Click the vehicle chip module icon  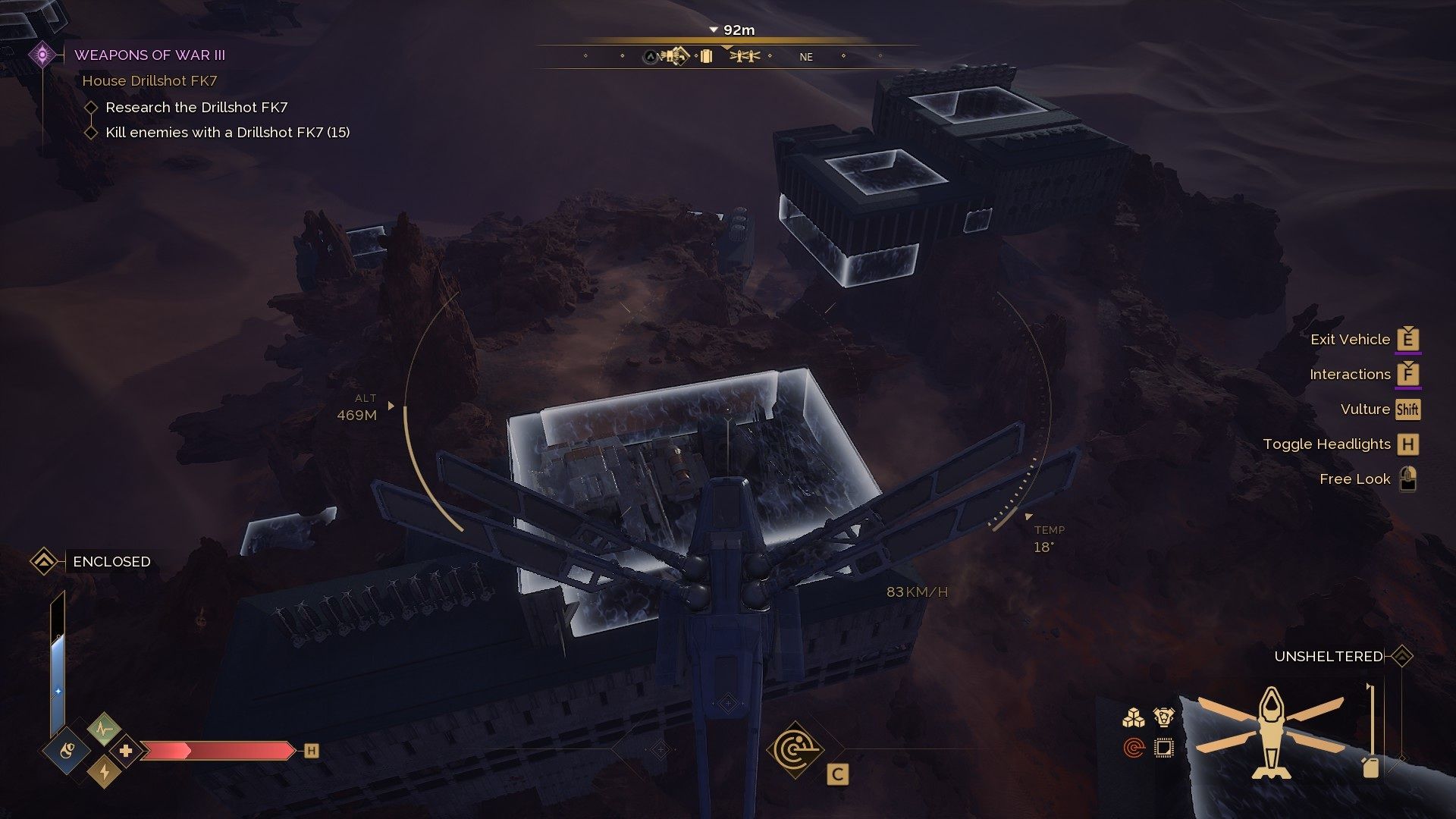tap(1163, 748)
